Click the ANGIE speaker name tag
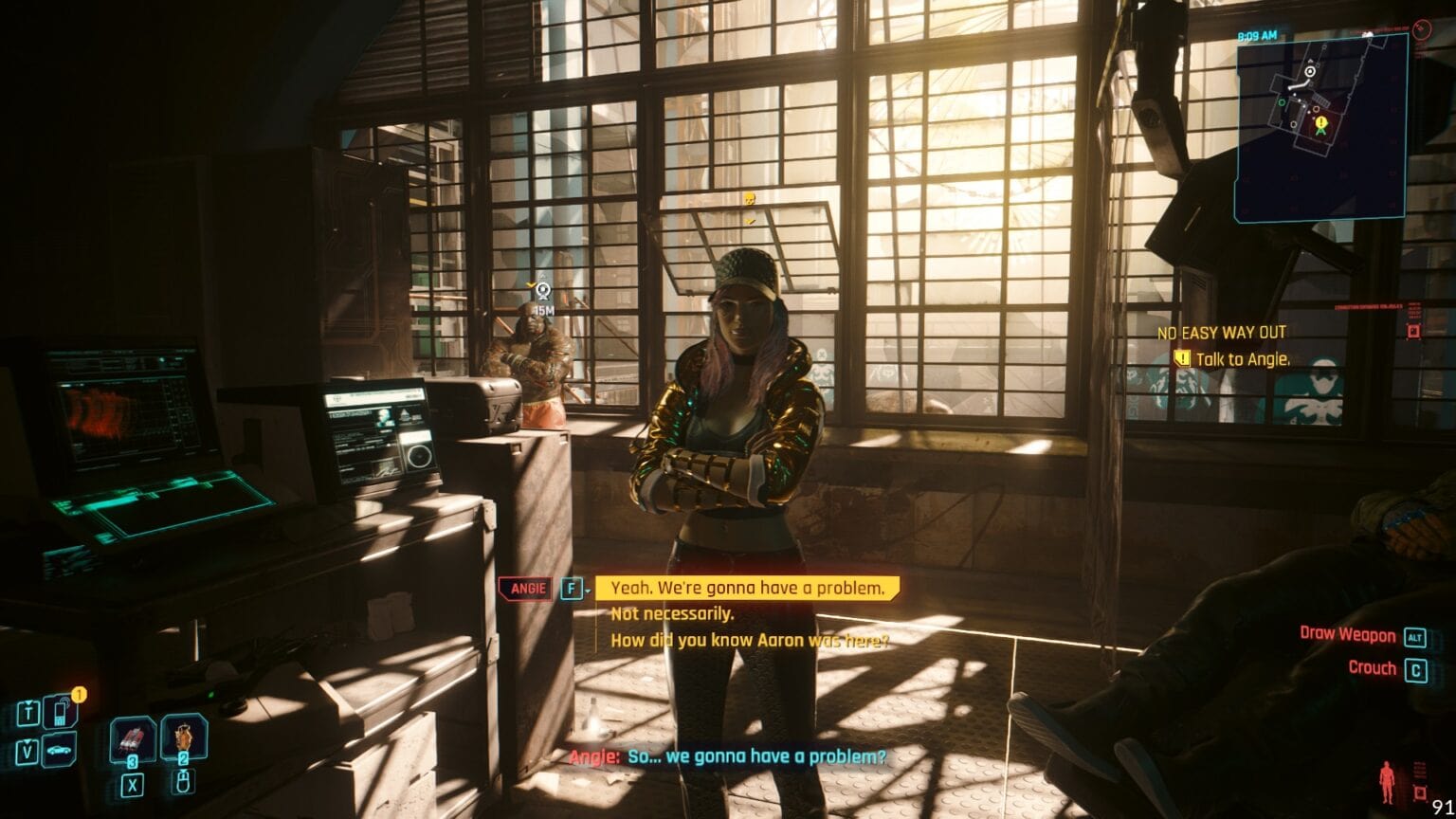 (529, 589)
